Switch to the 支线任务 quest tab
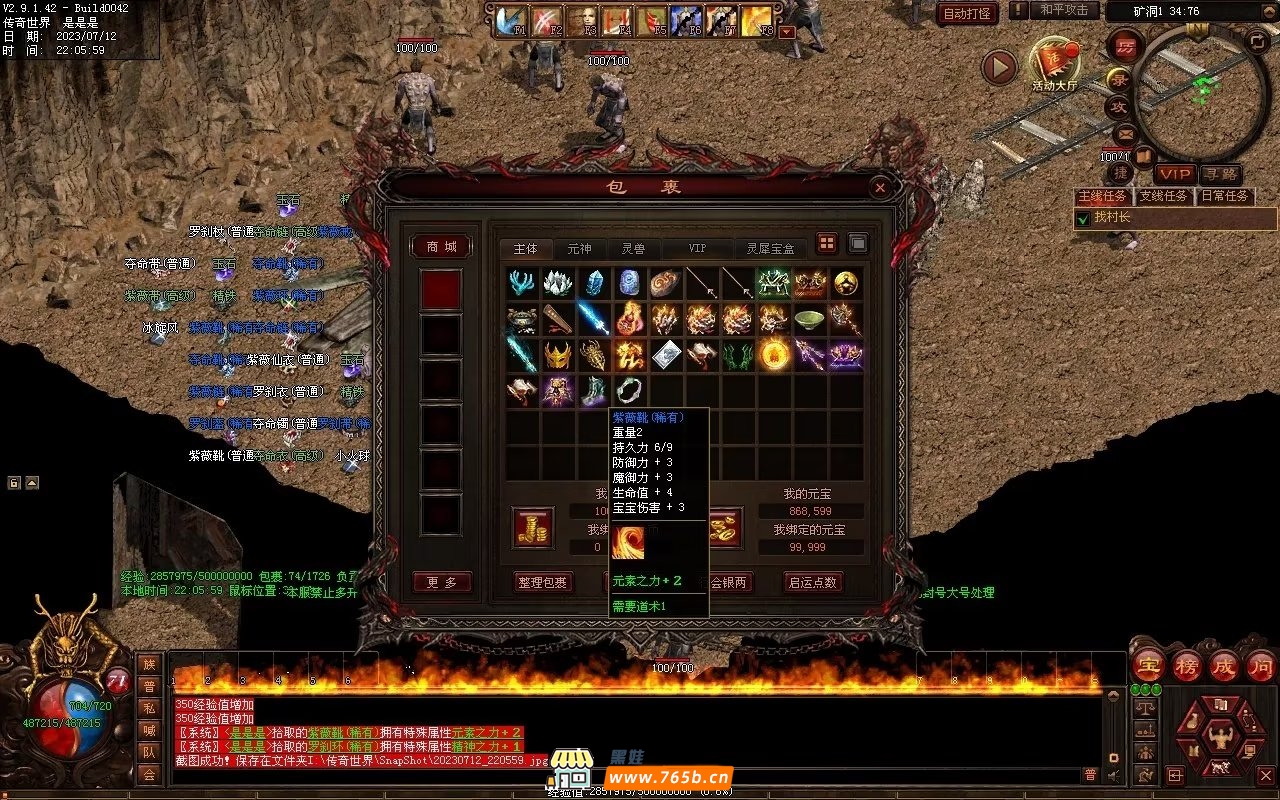The image size is (1280, 800). 1163,196
